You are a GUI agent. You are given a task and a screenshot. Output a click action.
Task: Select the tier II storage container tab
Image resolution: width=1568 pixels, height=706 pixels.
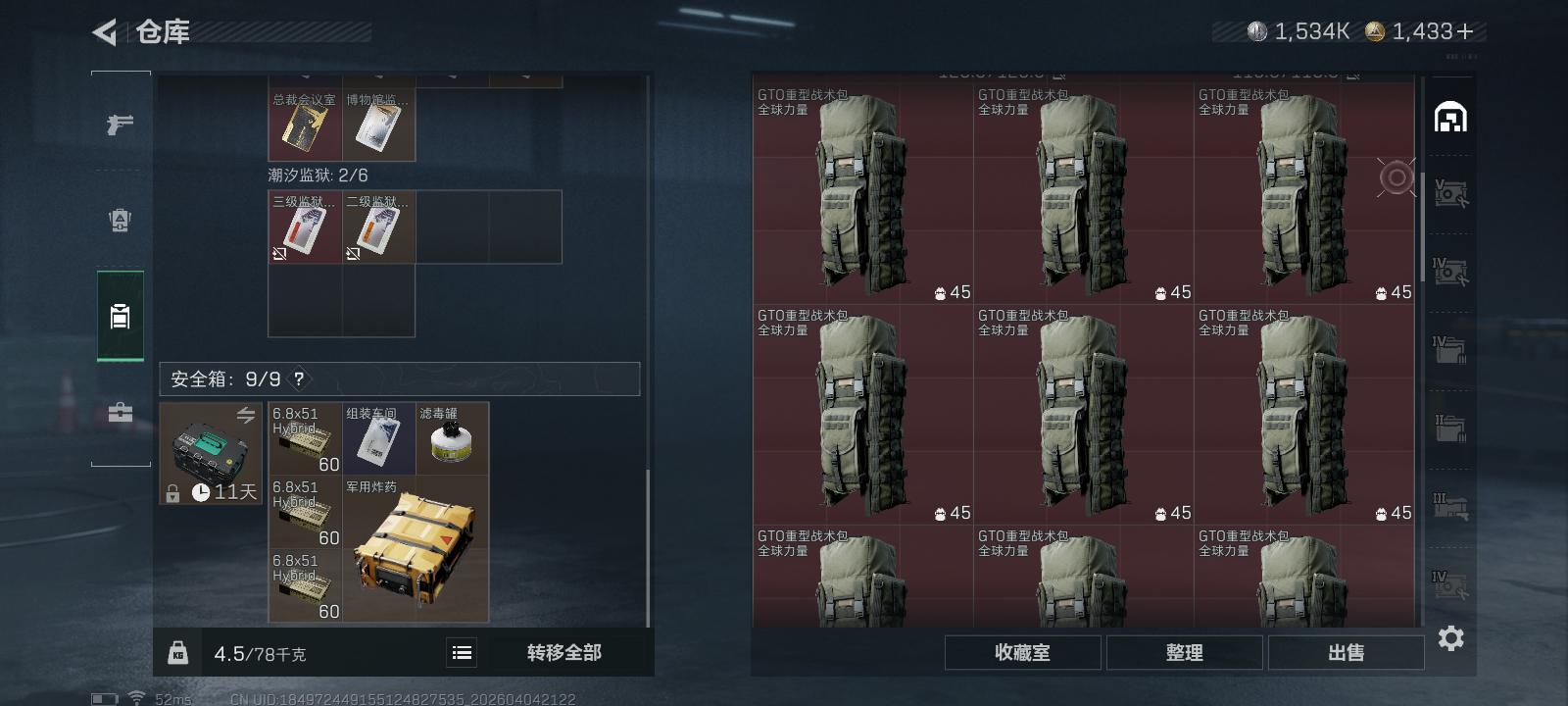(x=1451, y=429)
